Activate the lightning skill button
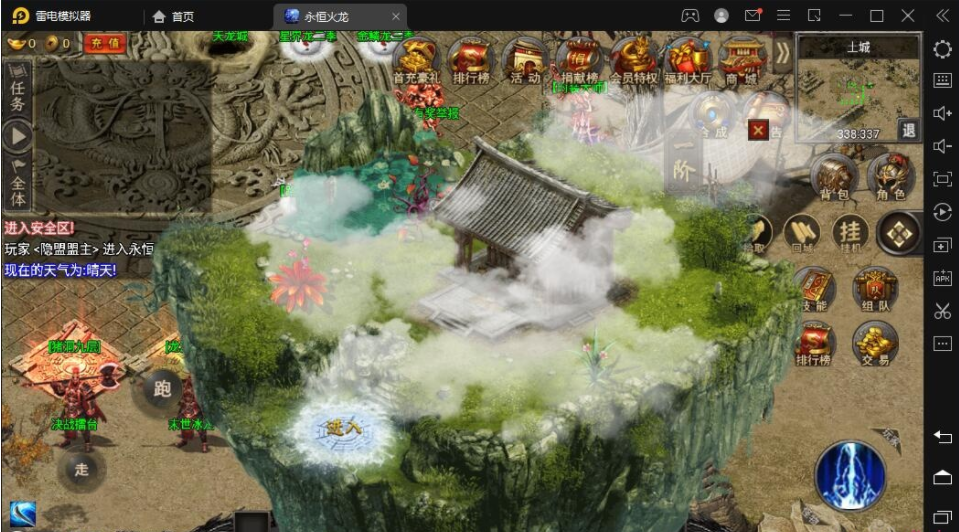 pos(850,475)
